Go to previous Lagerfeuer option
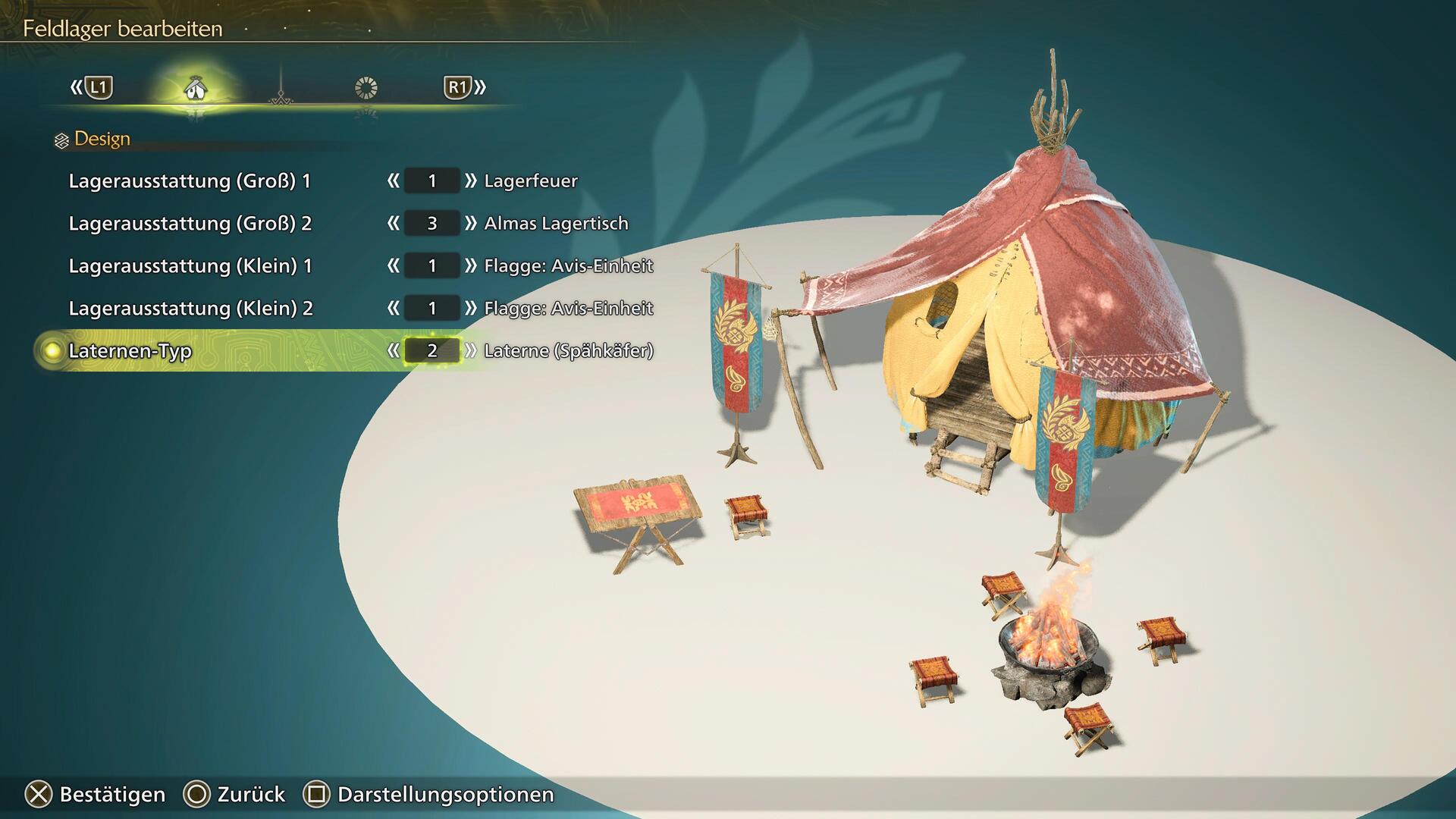Viewport: 1456px width, 819px height. tap(393, 181)
